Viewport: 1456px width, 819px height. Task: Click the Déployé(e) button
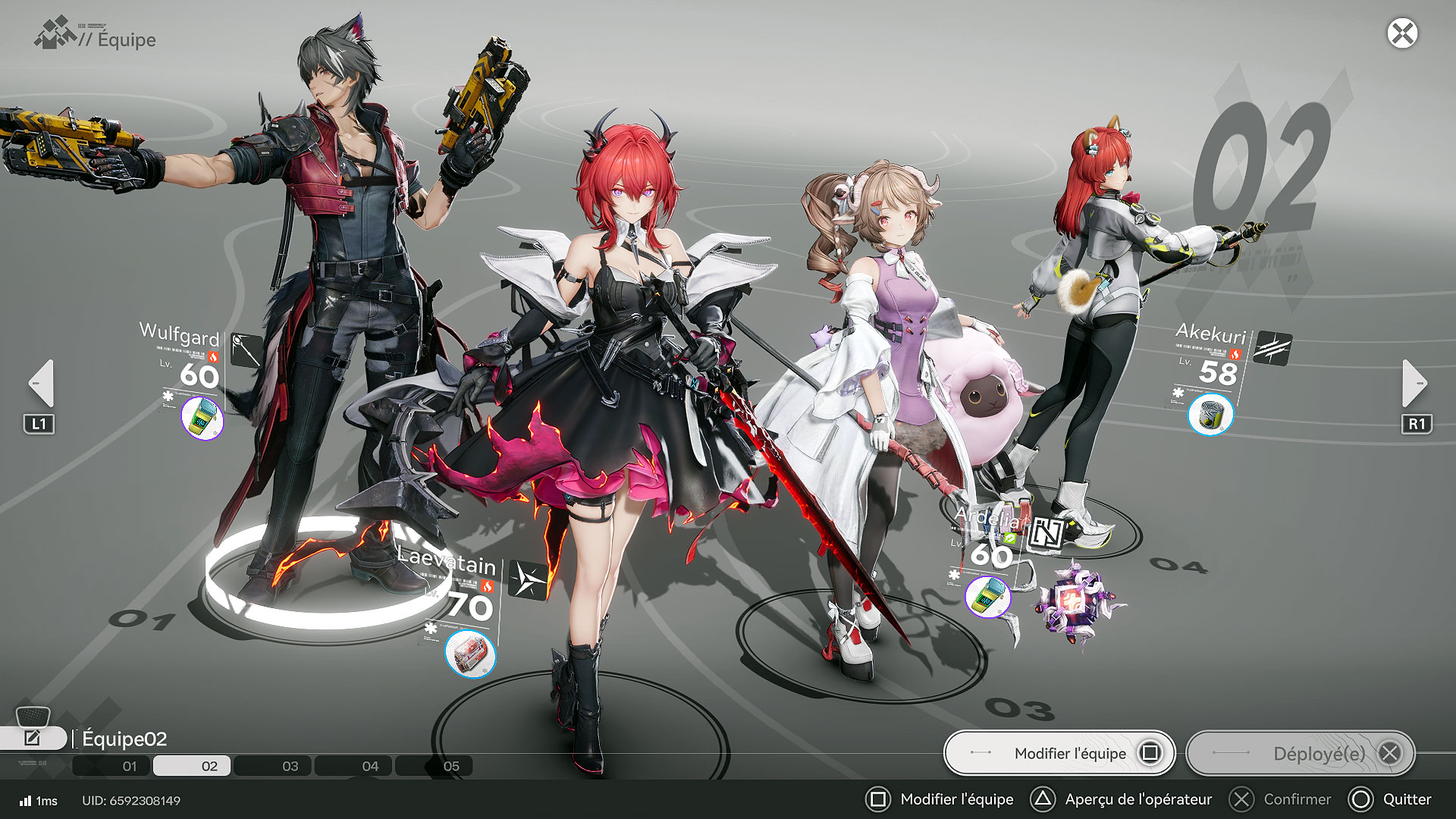tap(1301, 753)
